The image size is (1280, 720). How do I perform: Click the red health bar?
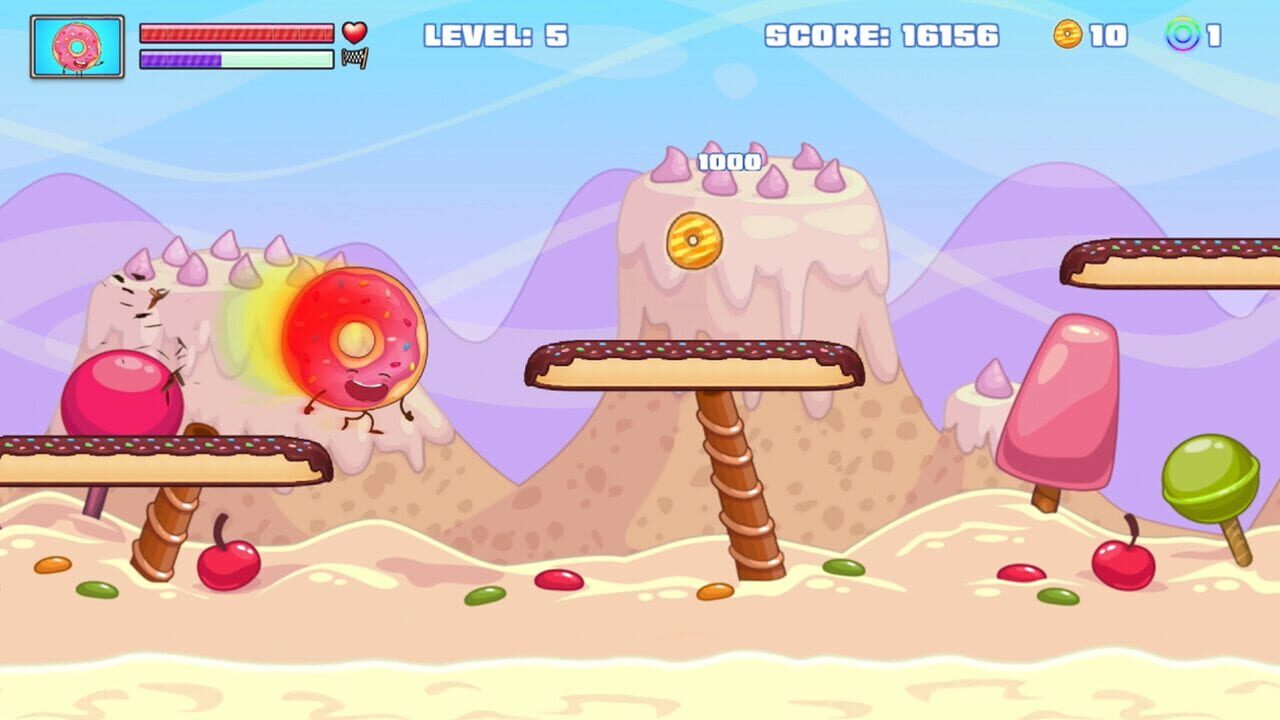point(237,31)
